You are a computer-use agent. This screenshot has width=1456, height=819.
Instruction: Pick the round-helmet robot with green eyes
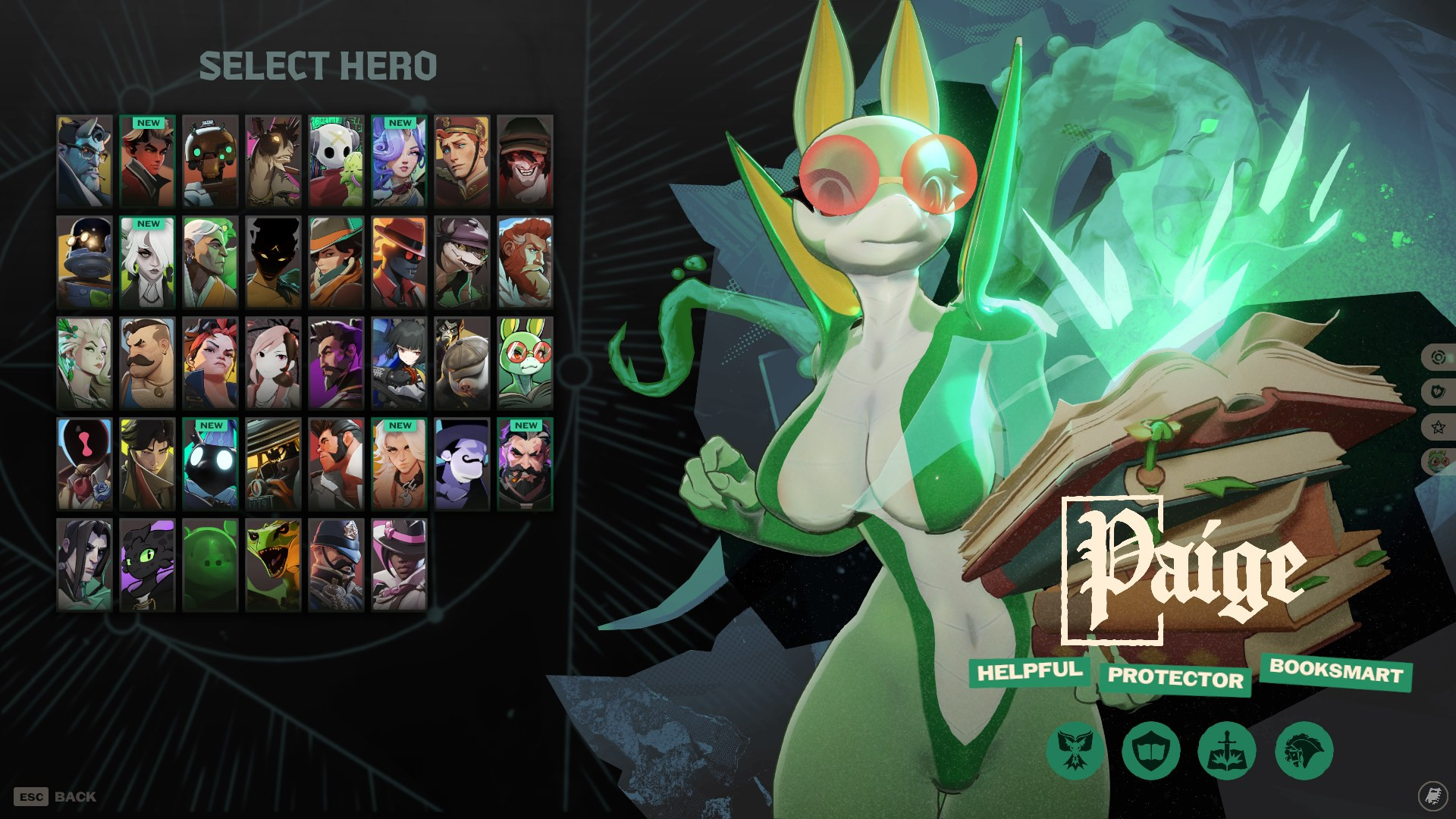210,162
